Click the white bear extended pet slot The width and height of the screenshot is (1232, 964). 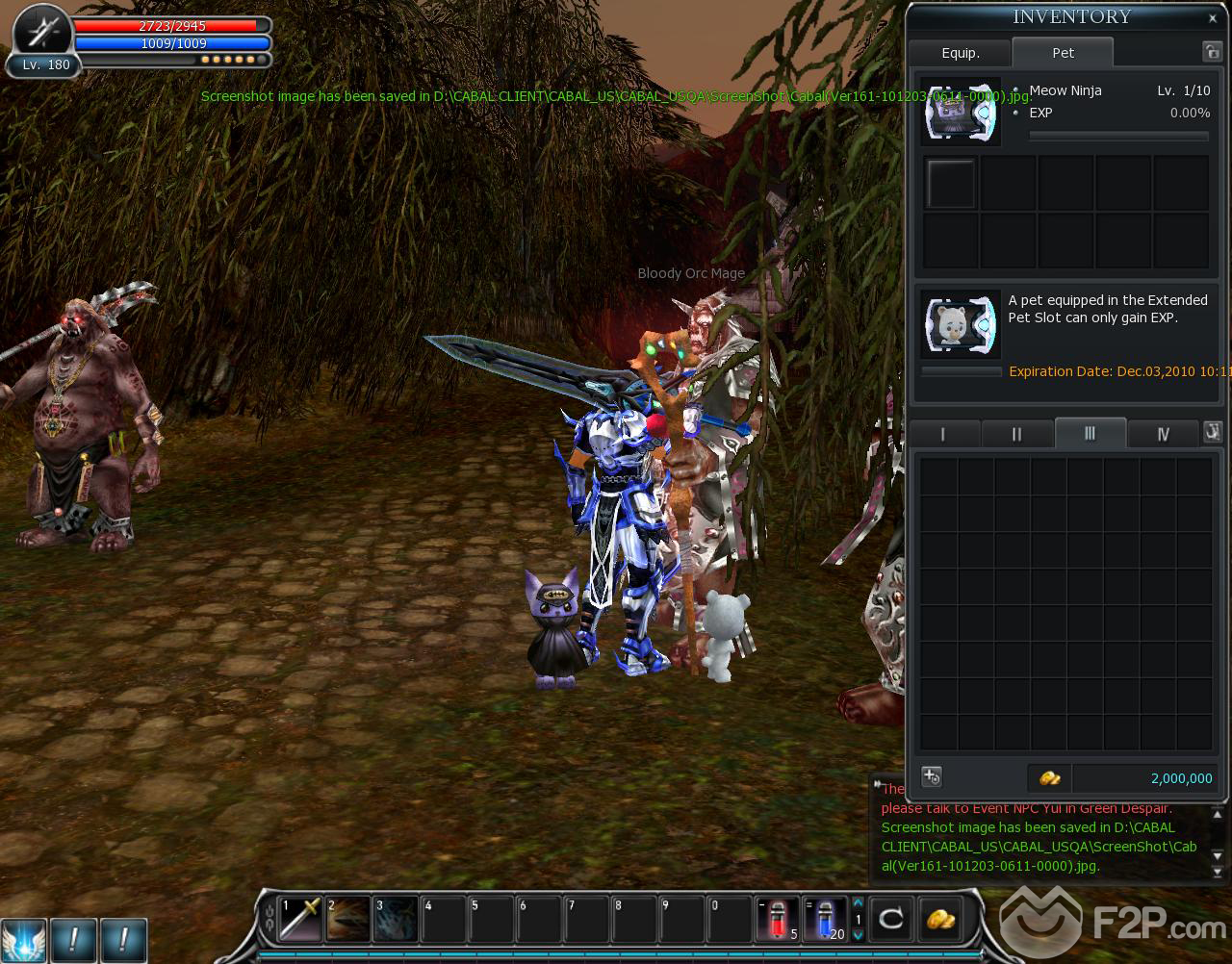960,323
